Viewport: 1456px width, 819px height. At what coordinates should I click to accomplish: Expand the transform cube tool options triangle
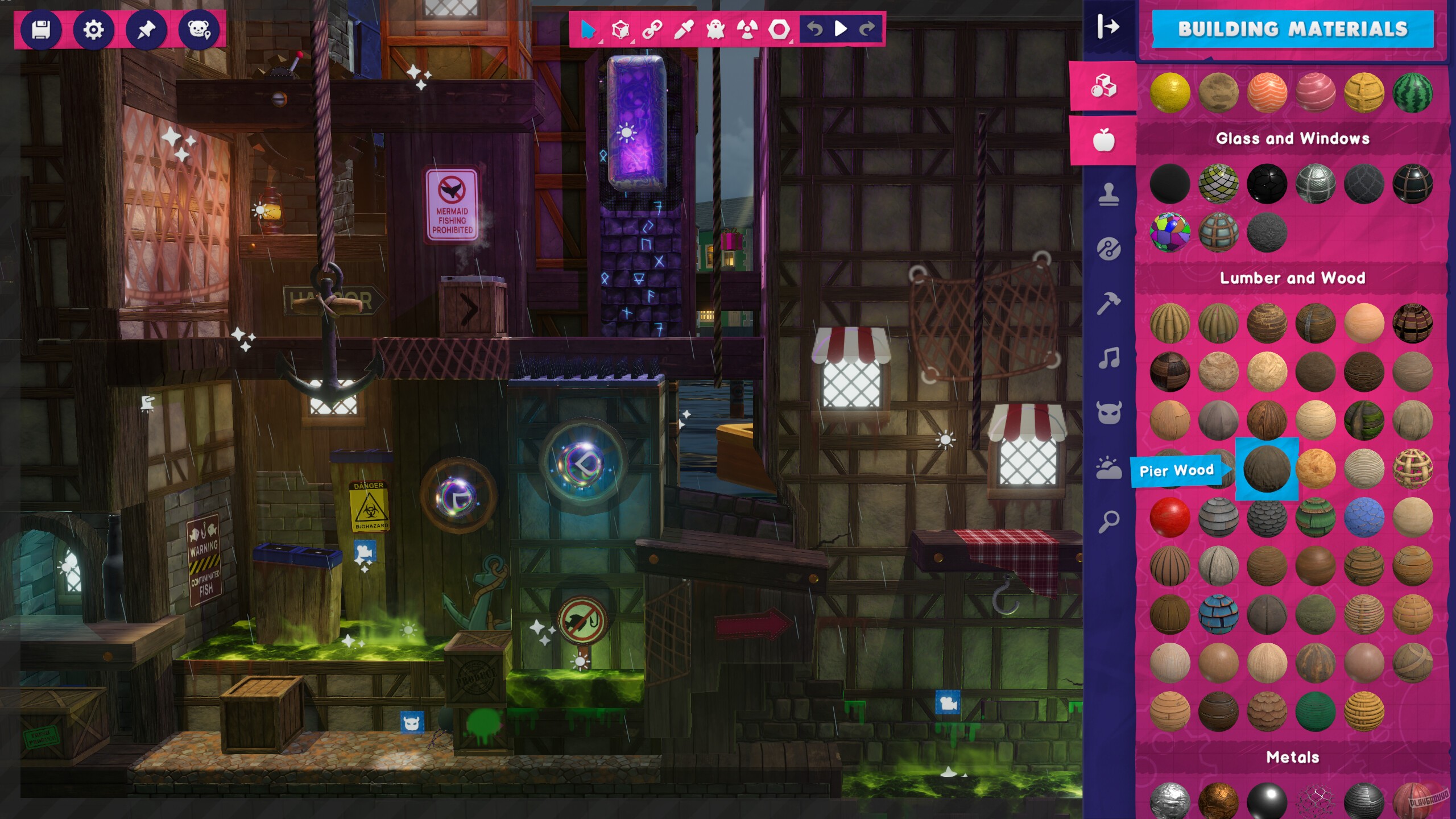pyautogui.click(x=633, y=42)
